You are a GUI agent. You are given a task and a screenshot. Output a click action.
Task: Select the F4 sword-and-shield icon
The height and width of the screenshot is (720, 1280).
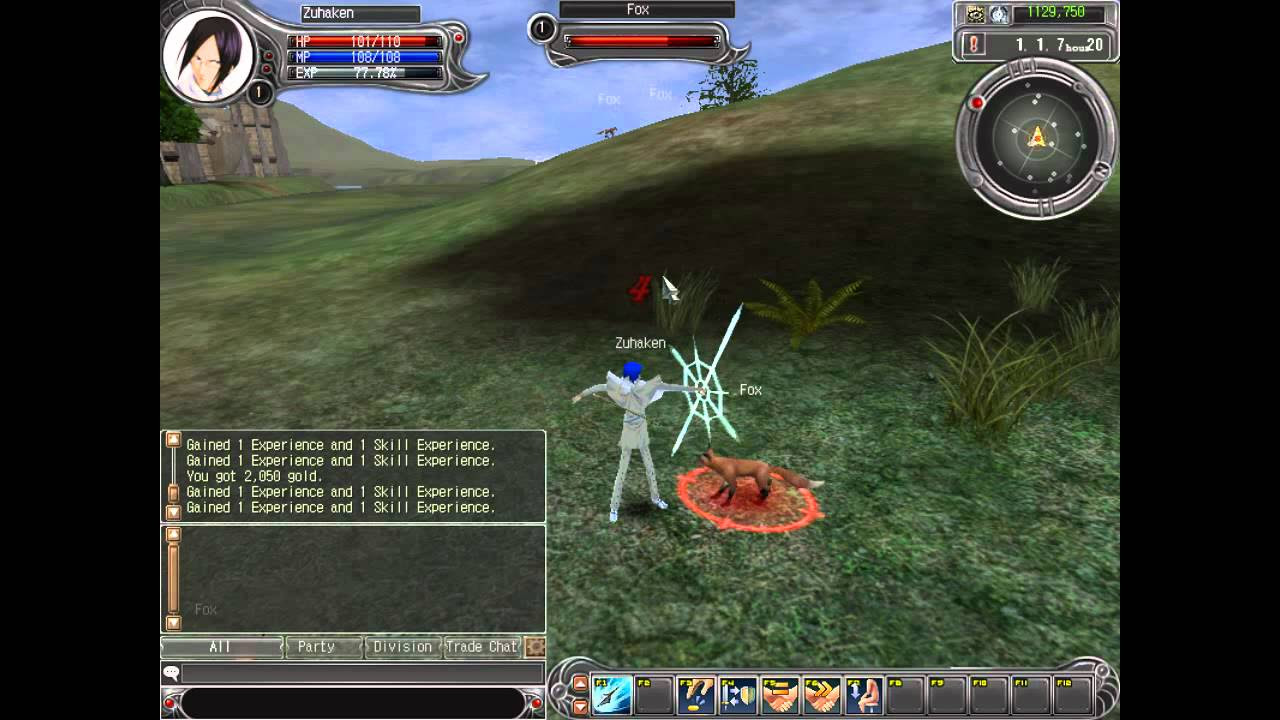(737, 694)
